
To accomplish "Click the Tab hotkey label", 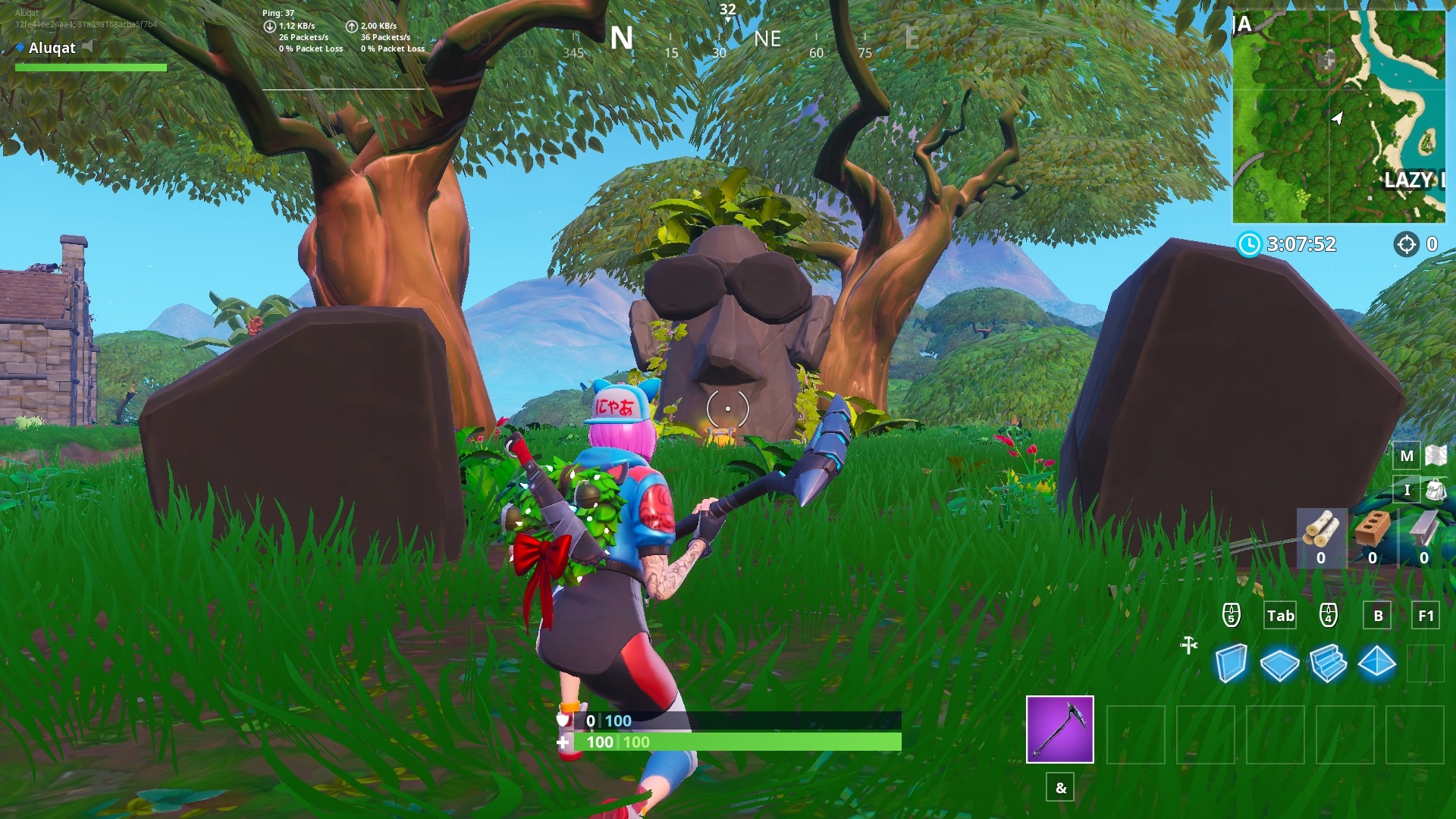I will click(1280, 616).
